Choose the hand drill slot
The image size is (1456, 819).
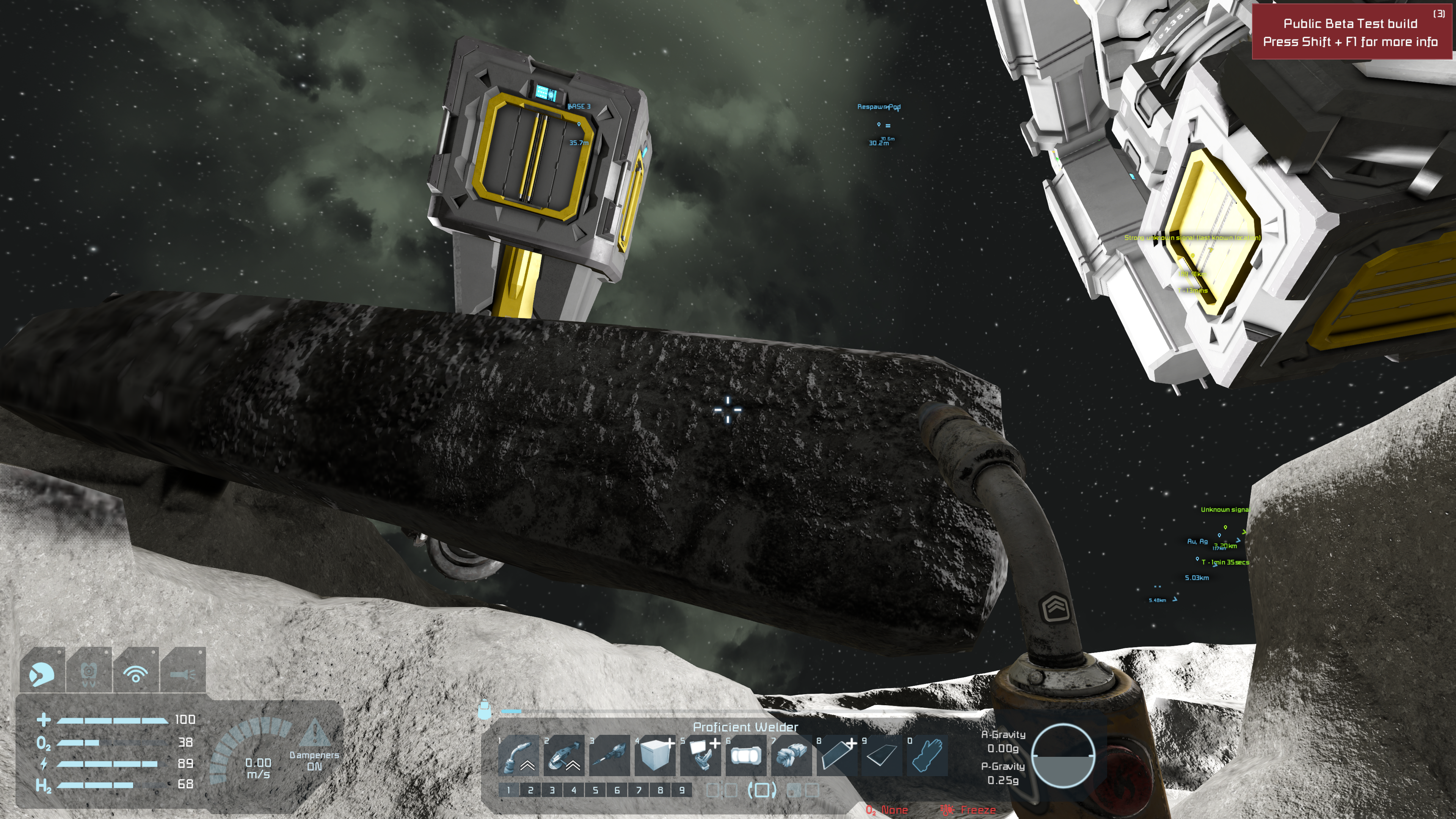click(609, 756)
